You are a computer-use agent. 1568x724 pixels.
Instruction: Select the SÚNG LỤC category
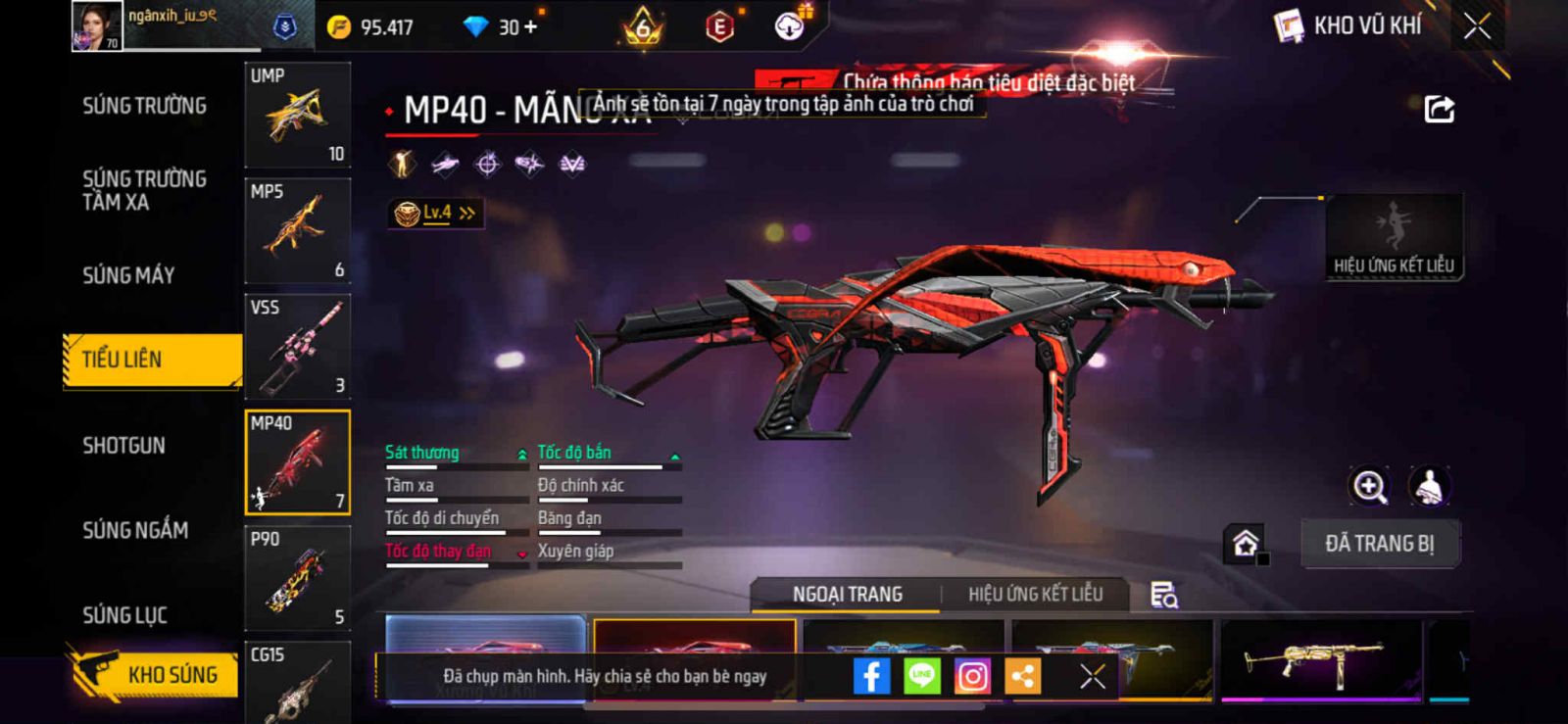(x=124, y=615)
